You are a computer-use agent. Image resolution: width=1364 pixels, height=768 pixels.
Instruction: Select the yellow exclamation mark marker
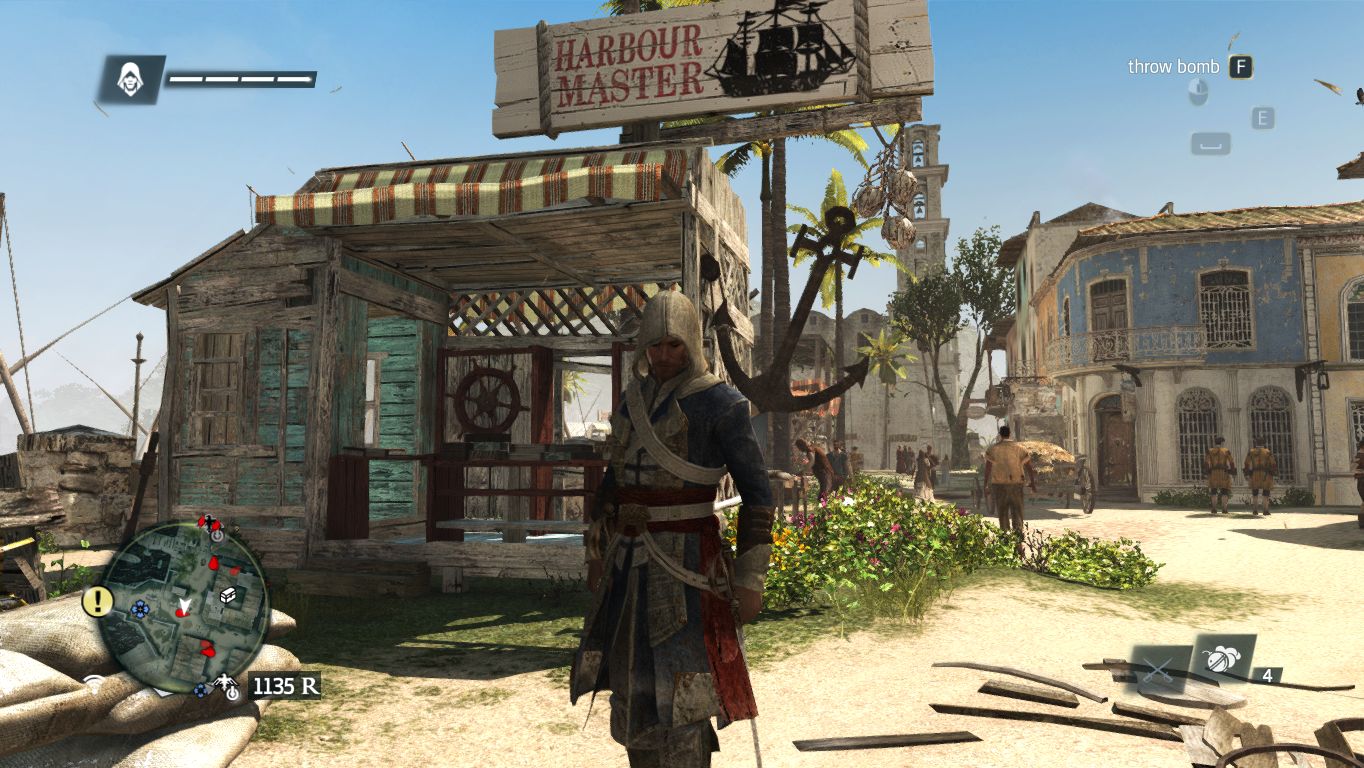point(97,601)
